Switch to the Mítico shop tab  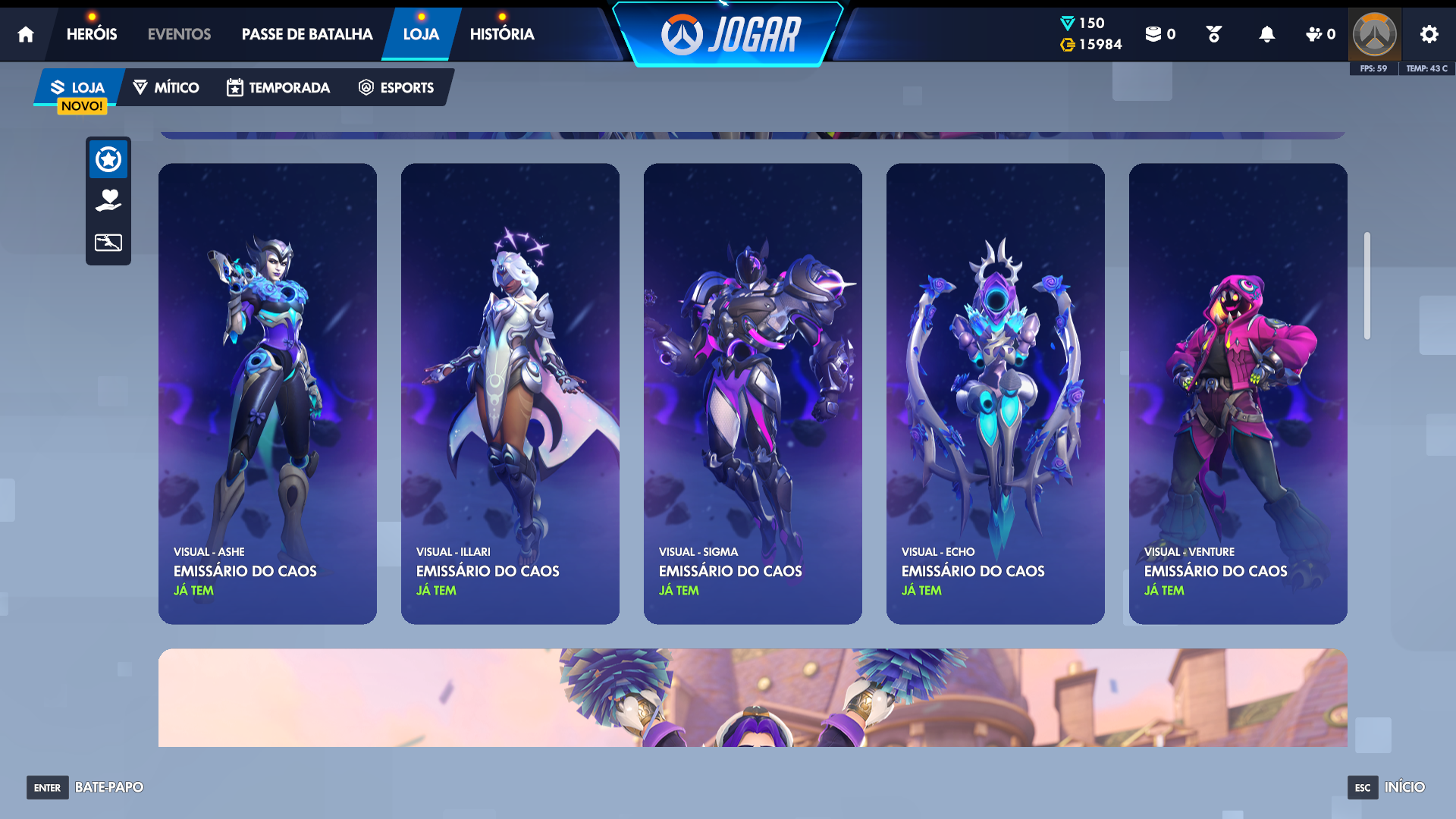point(166,87)
